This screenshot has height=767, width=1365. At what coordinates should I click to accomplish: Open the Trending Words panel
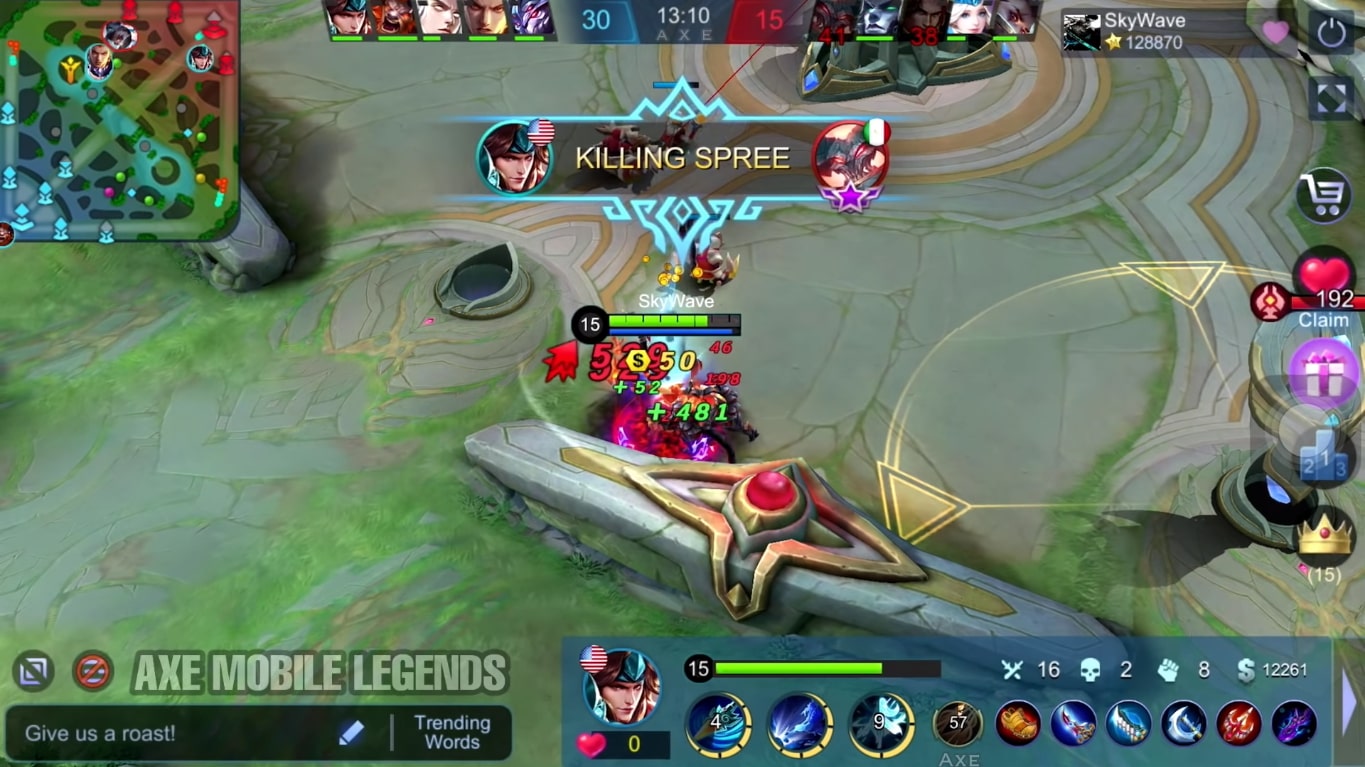(452, 732)
